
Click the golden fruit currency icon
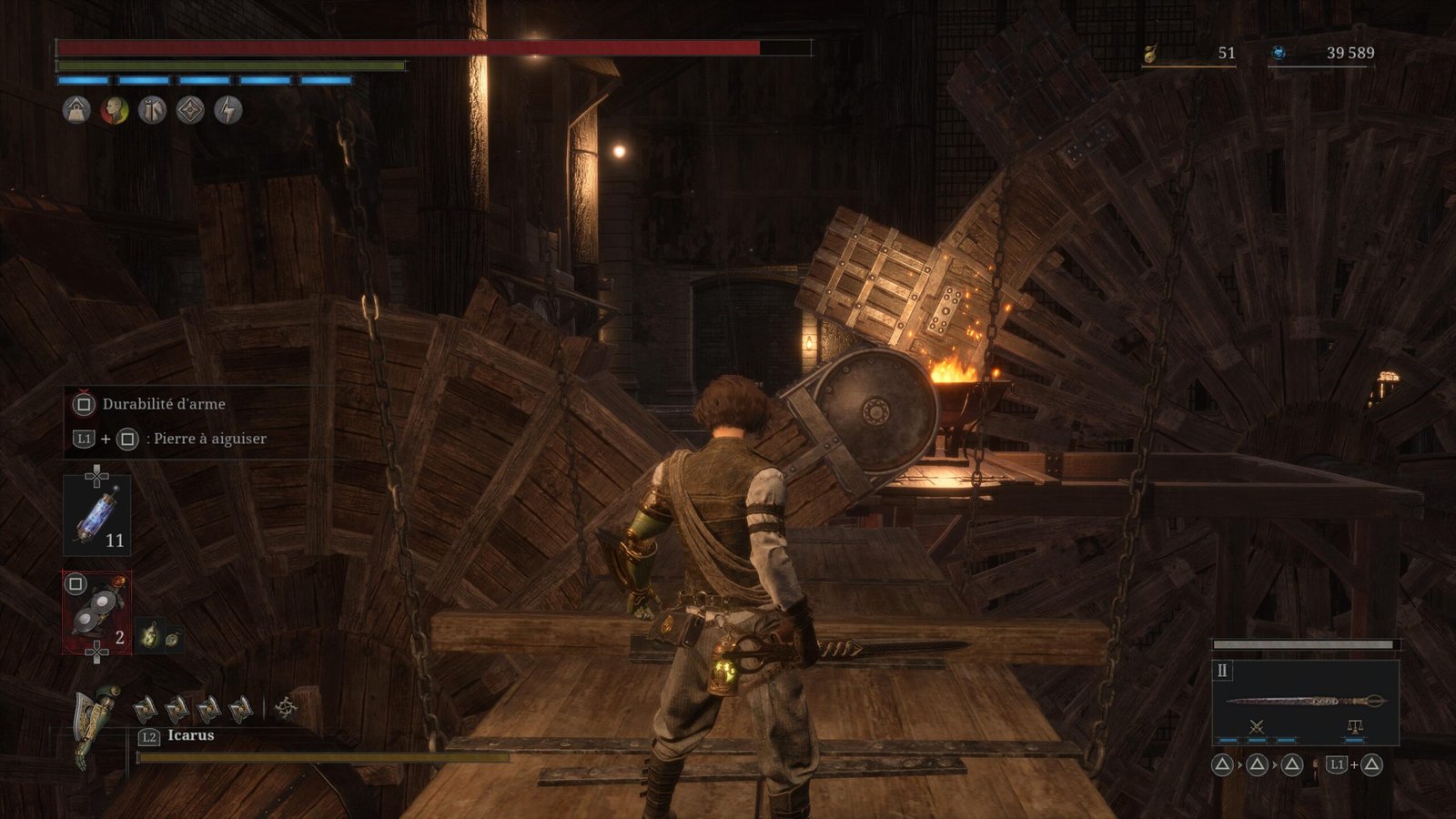tap(1150, 54)
